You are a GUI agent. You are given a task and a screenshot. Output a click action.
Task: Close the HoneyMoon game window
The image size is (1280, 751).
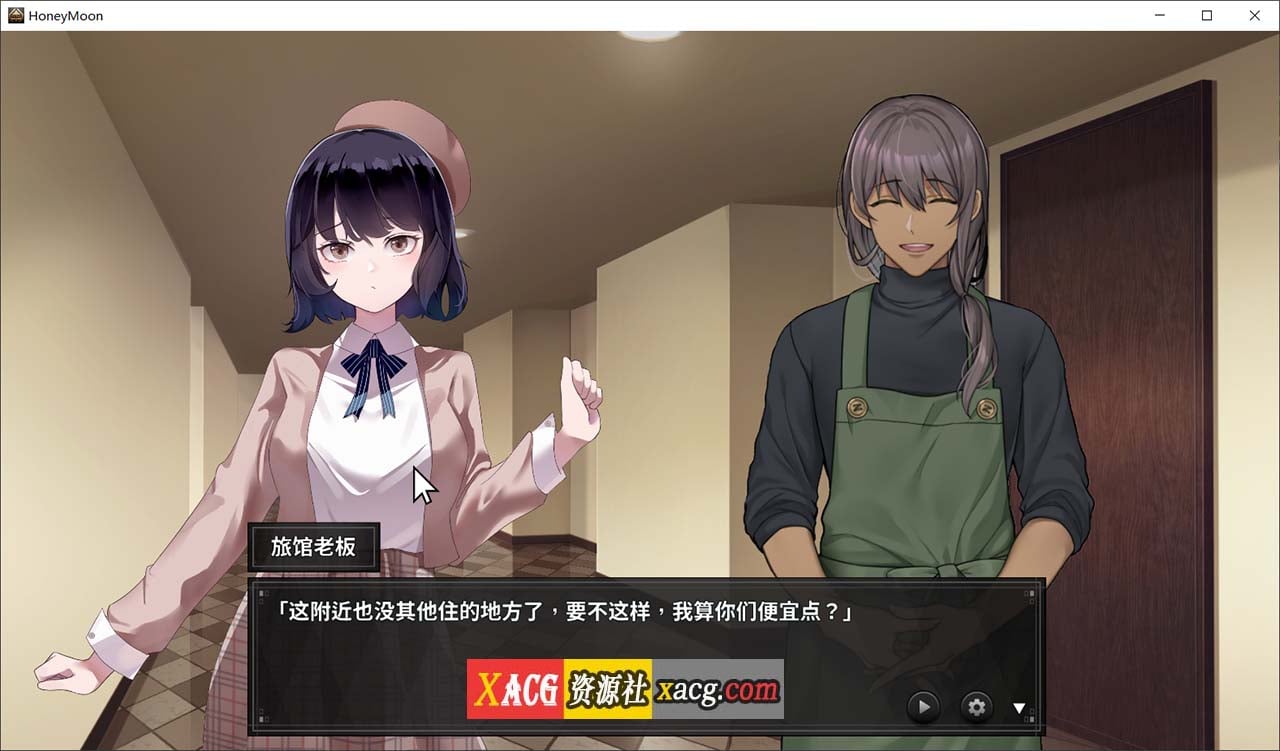click(x=1255, y=15)
